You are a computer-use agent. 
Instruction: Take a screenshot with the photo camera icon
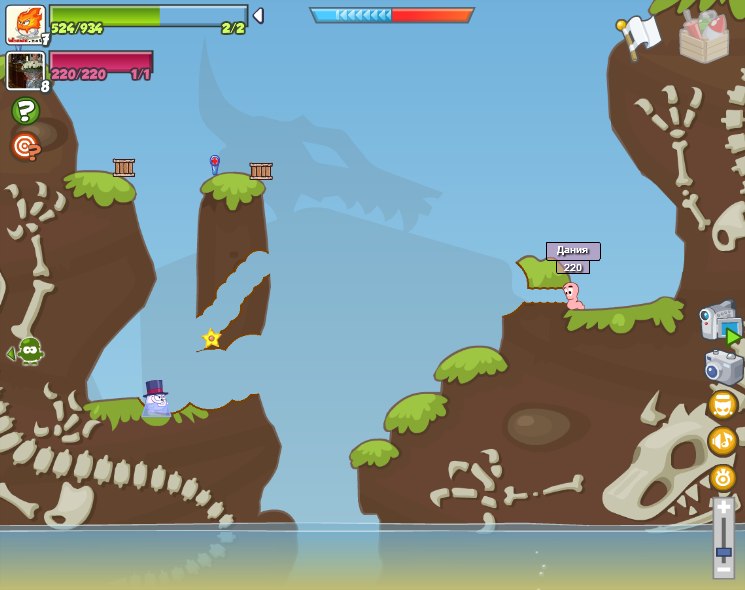(x=723, y=367)
